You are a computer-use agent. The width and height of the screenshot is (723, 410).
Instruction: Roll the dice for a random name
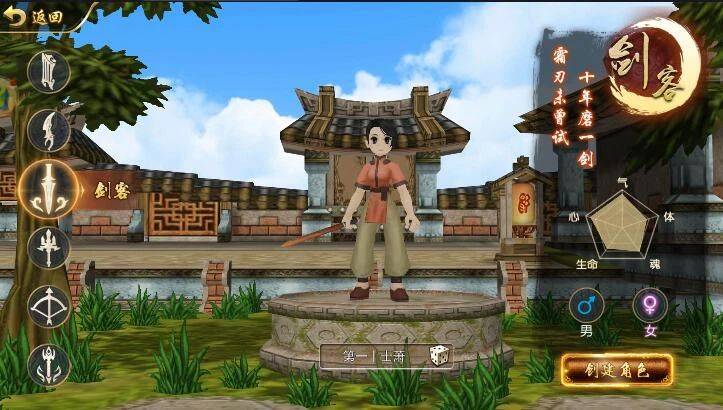tap(440, 355)
